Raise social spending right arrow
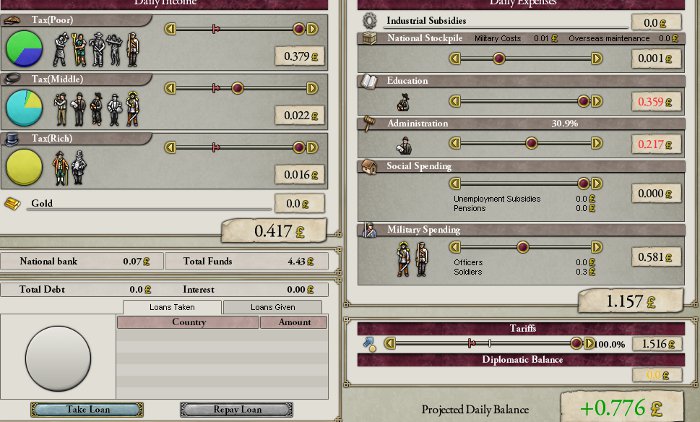 pyautogui.click(x=597, y=184)
